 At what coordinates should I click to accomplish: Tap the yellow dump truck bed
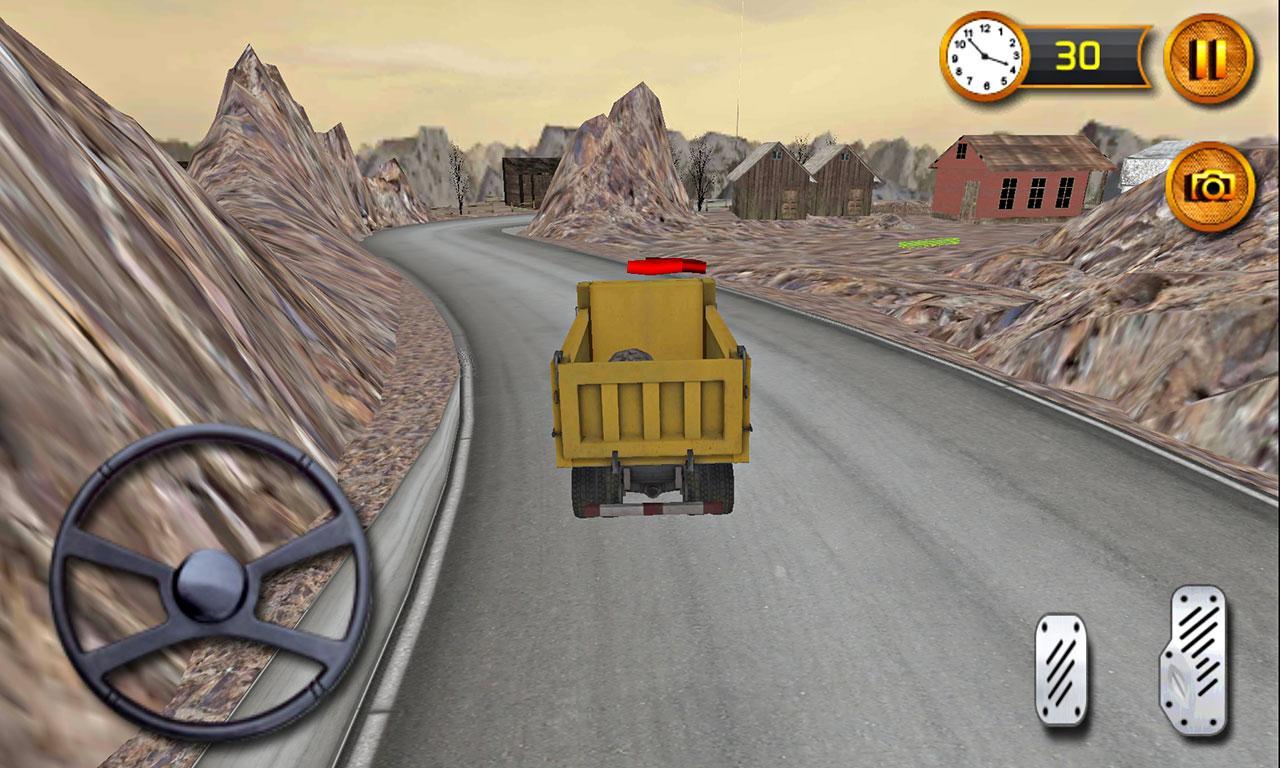tap(650, 390)
